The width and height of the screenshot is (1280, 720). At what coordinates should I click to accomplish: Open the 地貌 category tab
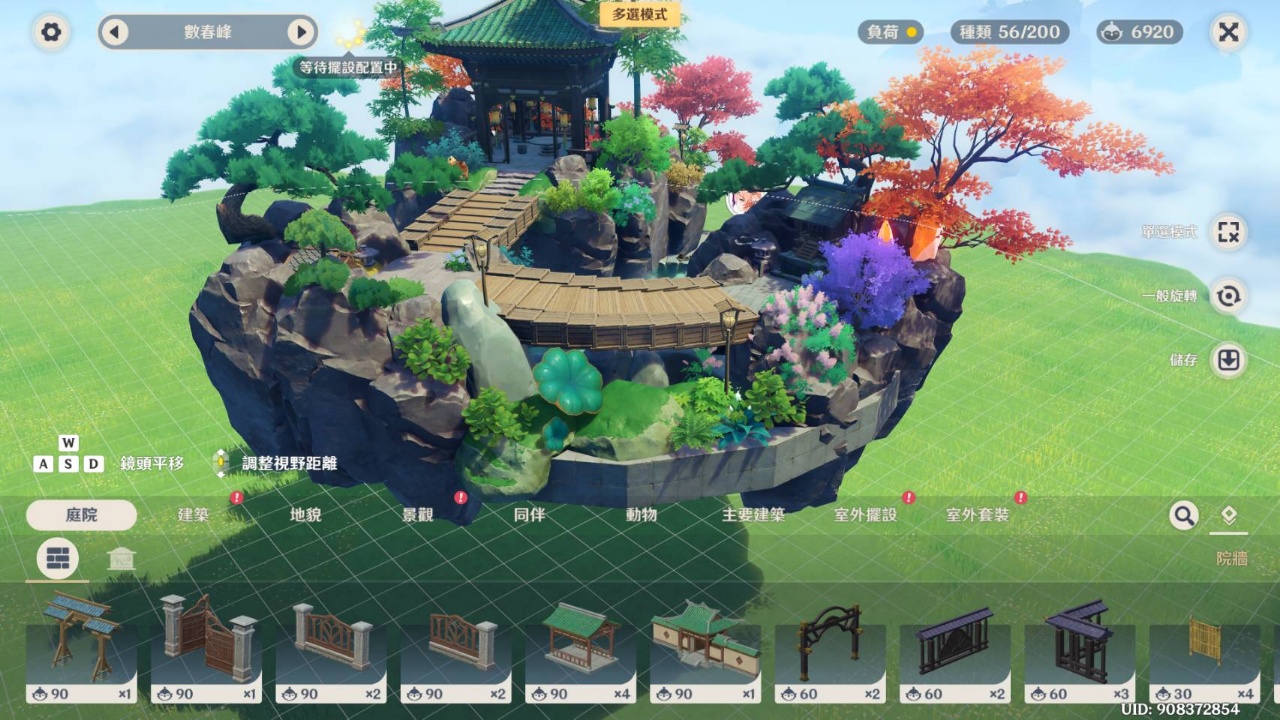[306, 515]
